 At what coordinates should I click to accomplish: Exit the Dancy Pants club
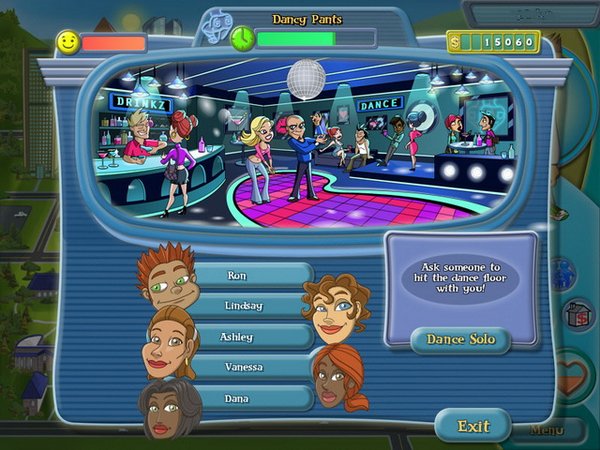coord(473,426)
